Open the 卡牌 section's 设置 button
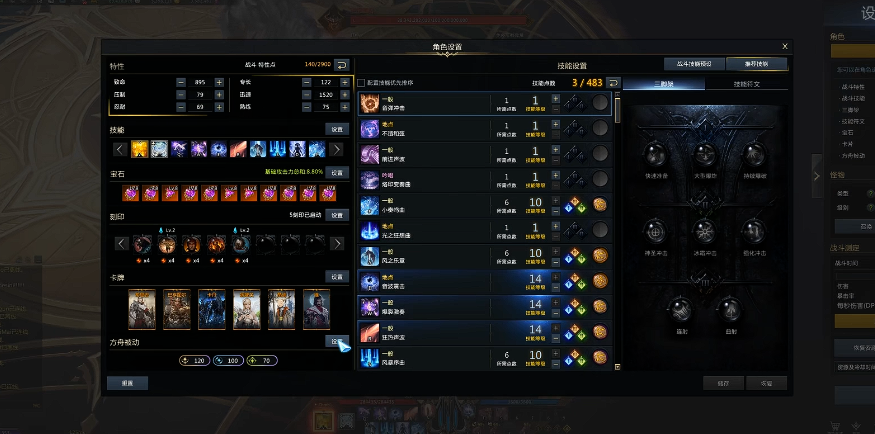This screenshot has width=875, height=434. tap(337, 277)
